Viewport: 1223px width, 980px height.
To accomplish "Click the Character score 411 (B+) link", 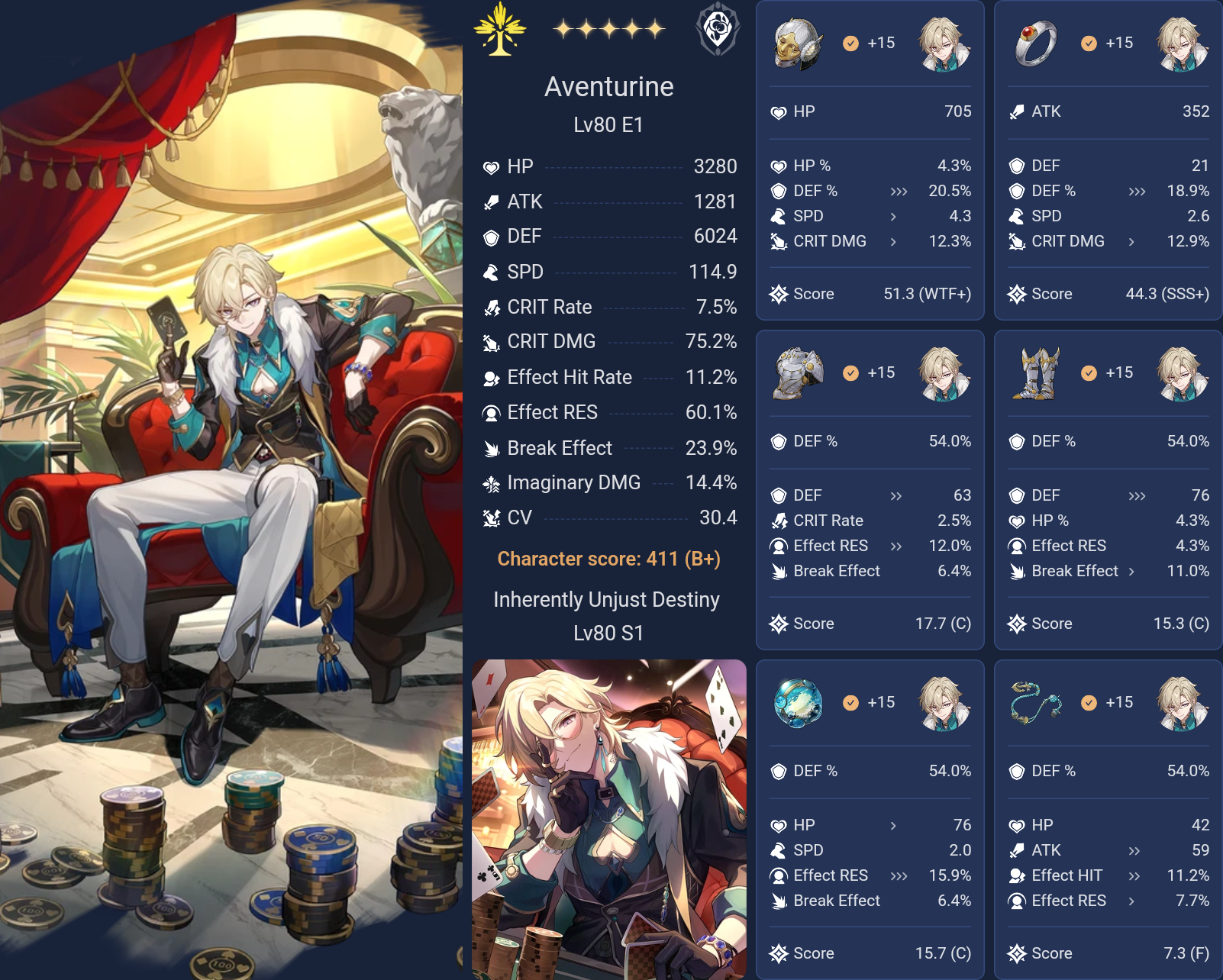I will tap(609, 558).
